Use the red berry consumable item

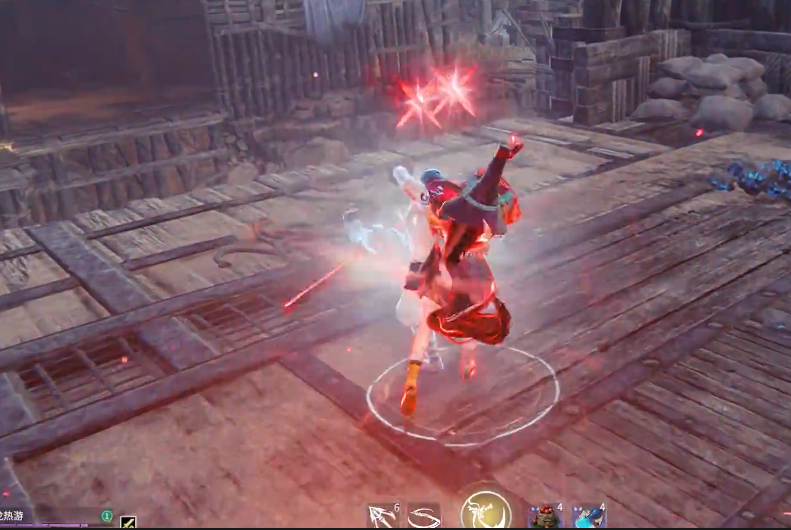[x=545, y=517]
